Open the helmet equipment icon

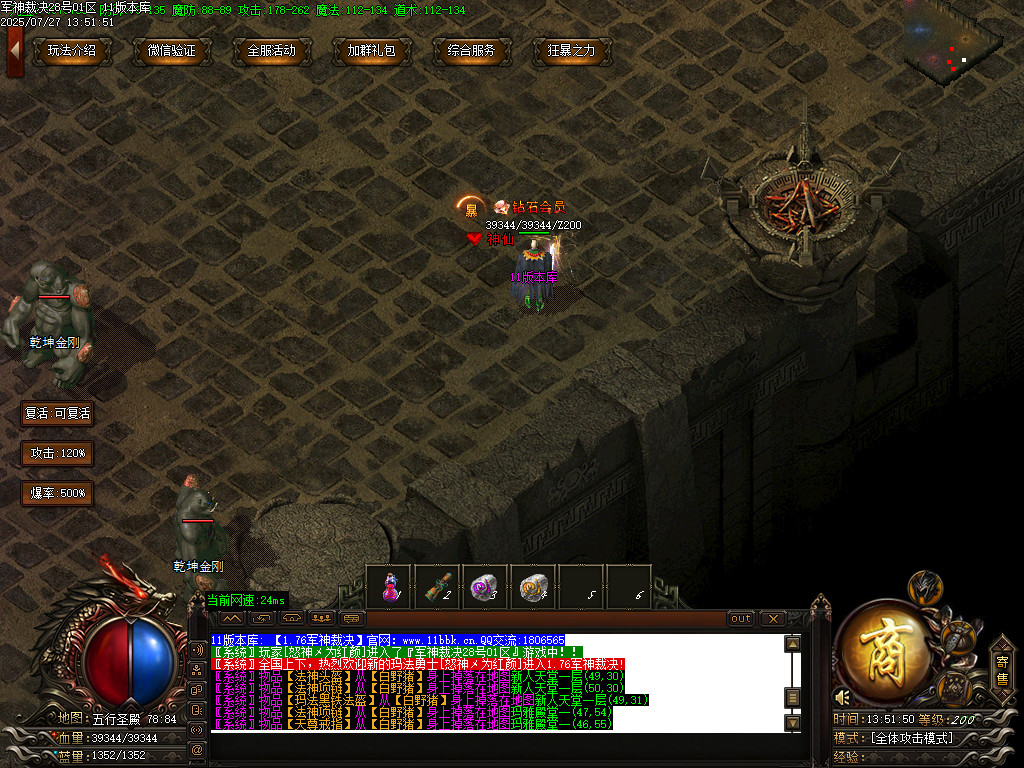pyautogui.click(x=926, y=587)
